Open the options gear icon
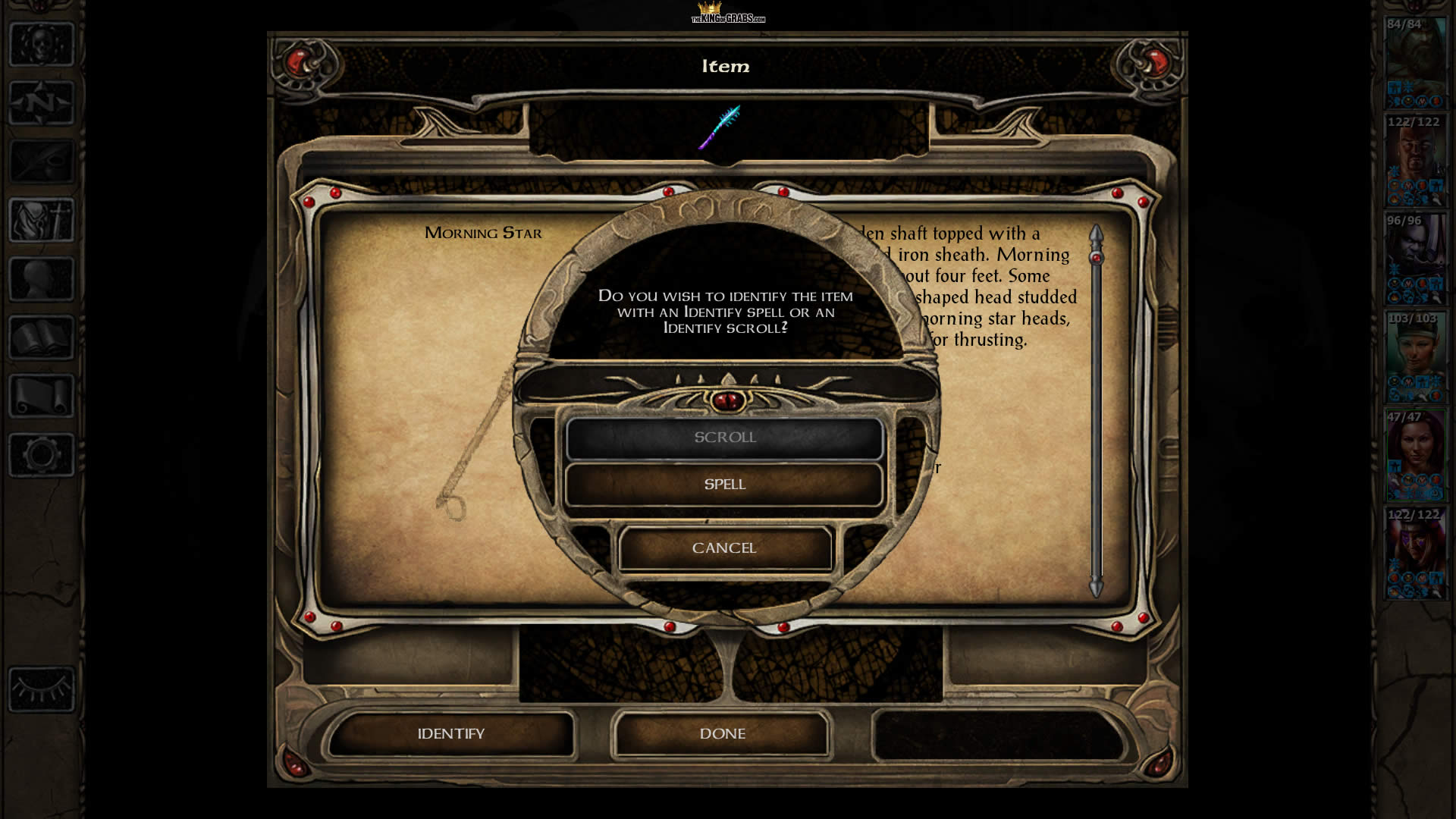 click(x=42, y=455)
